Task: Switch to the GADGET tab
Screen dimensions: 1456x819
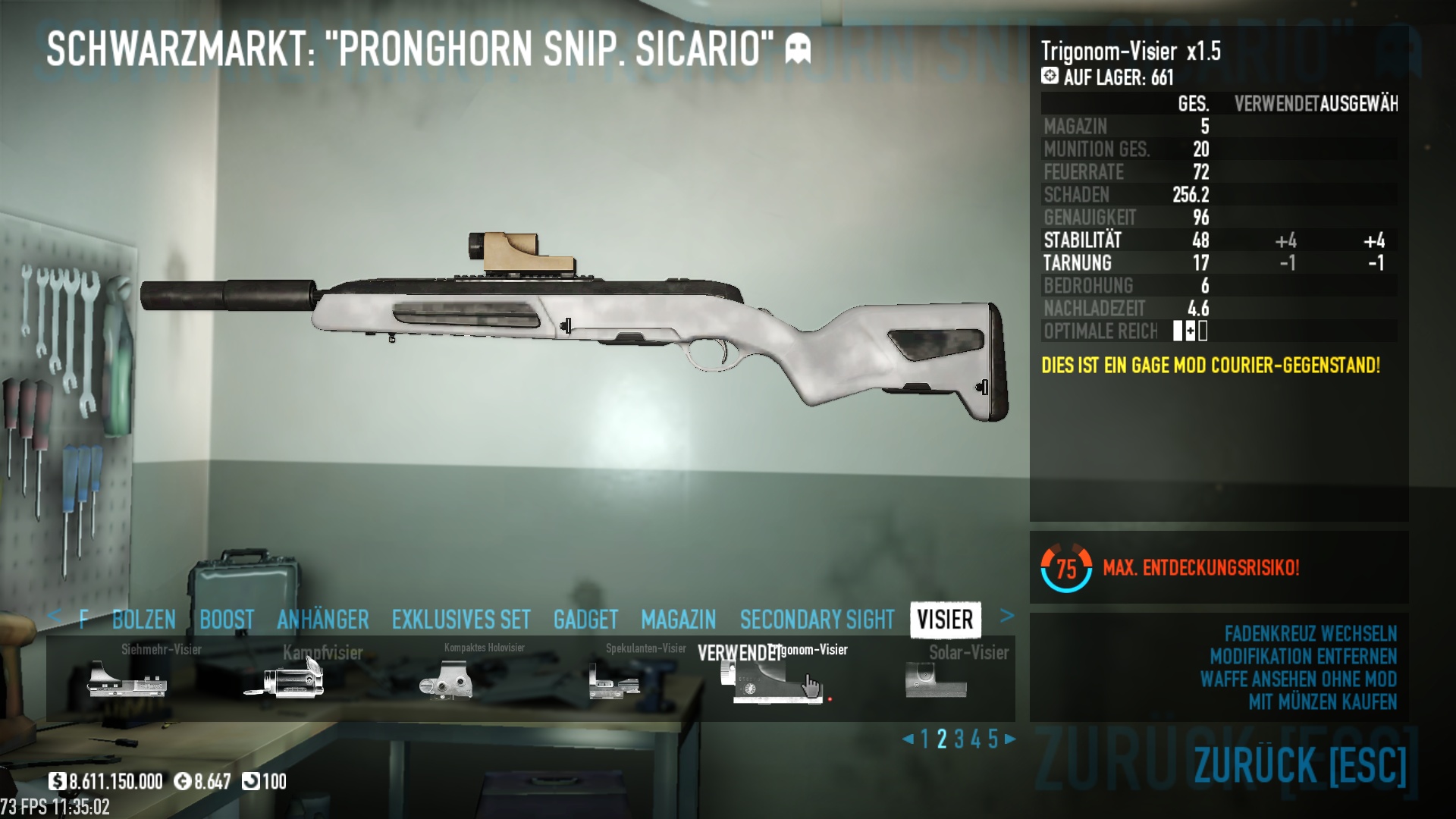Action: pyautogui.click(x=585, y=620)
